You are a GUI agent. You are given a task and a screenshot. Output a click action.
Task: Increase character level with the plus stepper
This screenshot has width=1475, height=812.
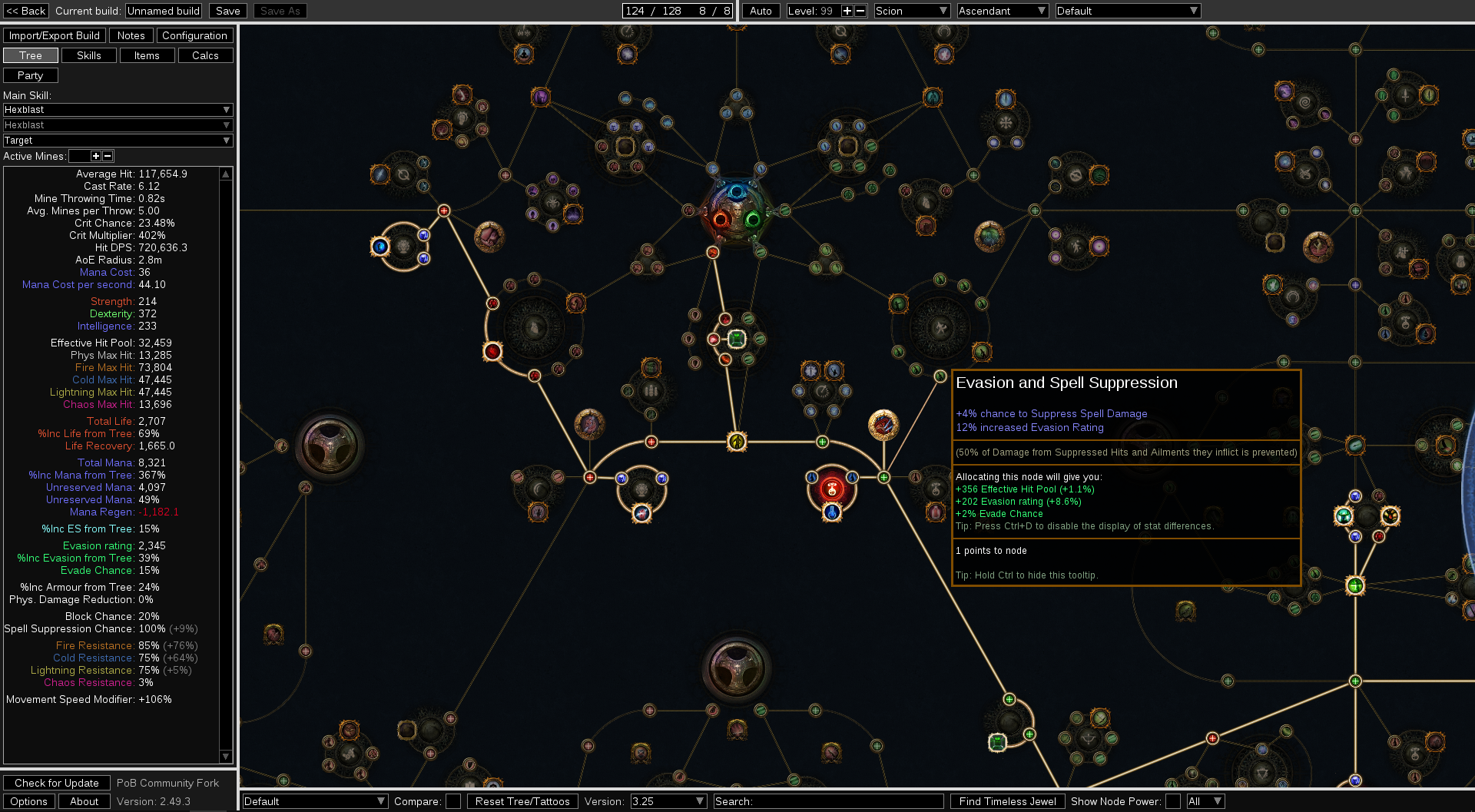tap(847, 11)
